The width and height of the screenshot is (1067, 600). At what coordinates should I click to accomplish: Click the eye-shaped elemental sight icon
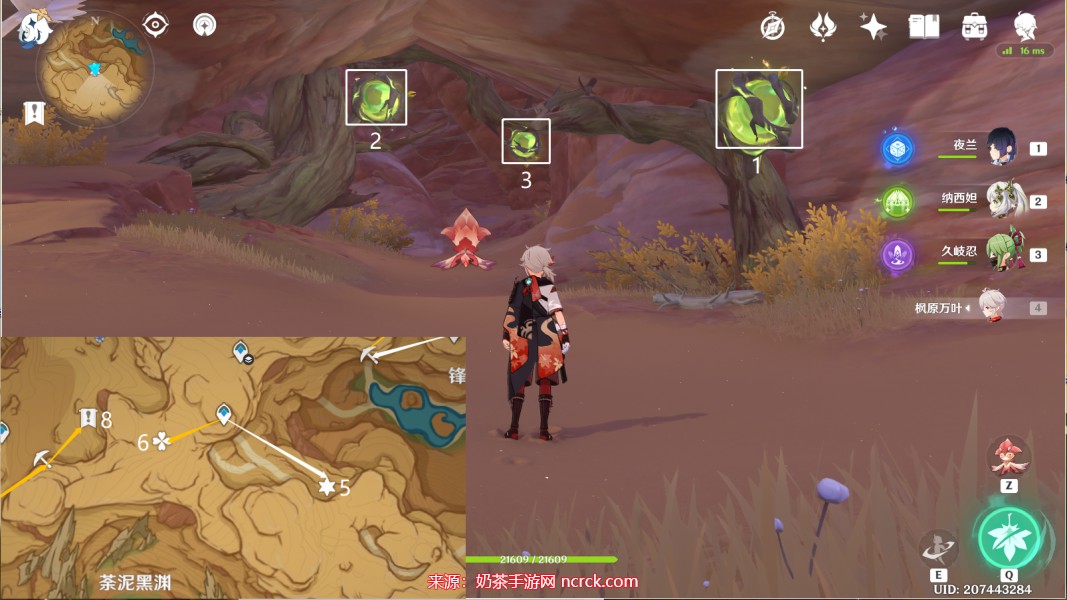[155, 25]
